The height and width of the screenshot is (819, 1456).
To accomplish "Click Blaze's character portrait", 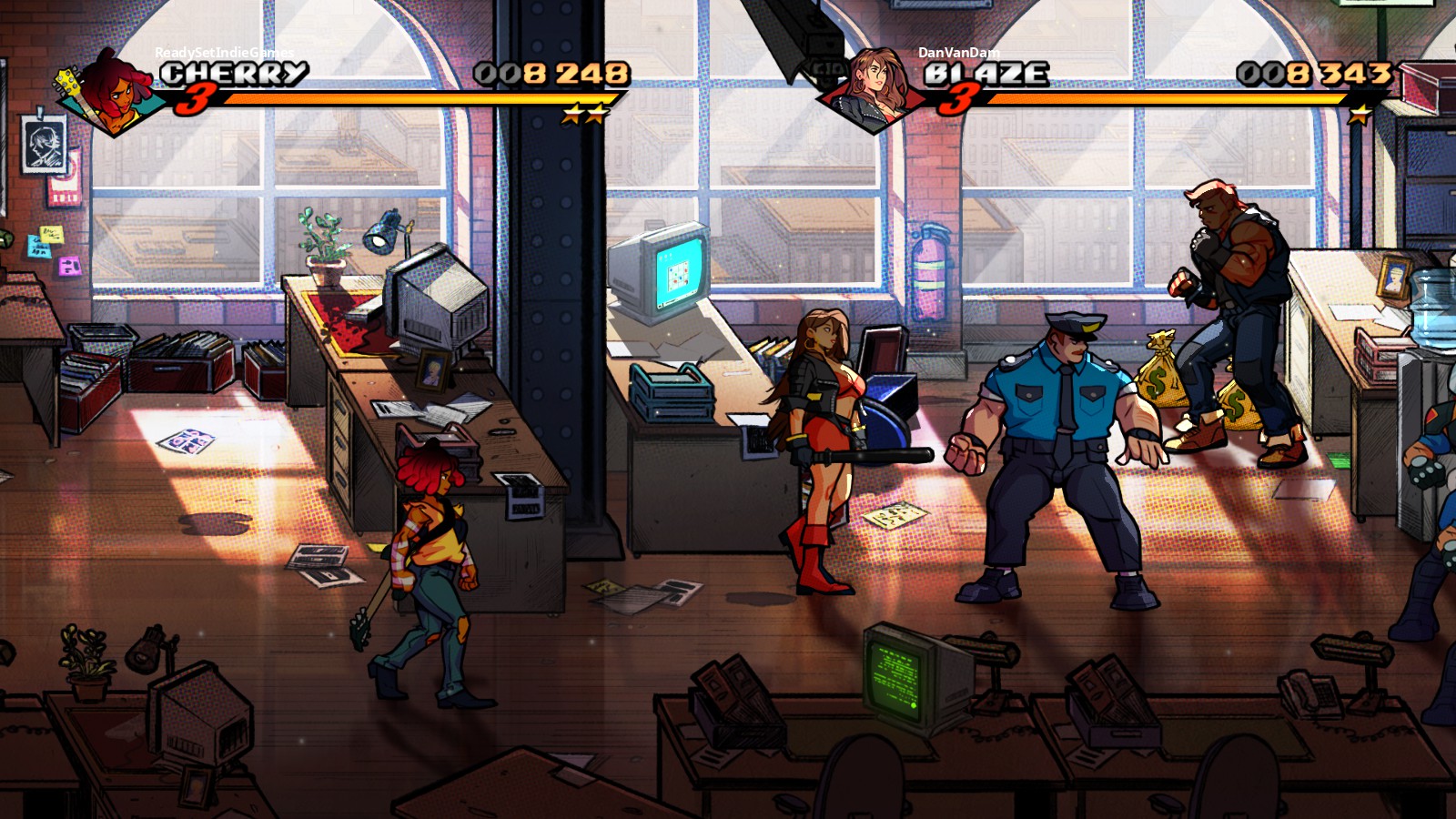I will 875,87.
